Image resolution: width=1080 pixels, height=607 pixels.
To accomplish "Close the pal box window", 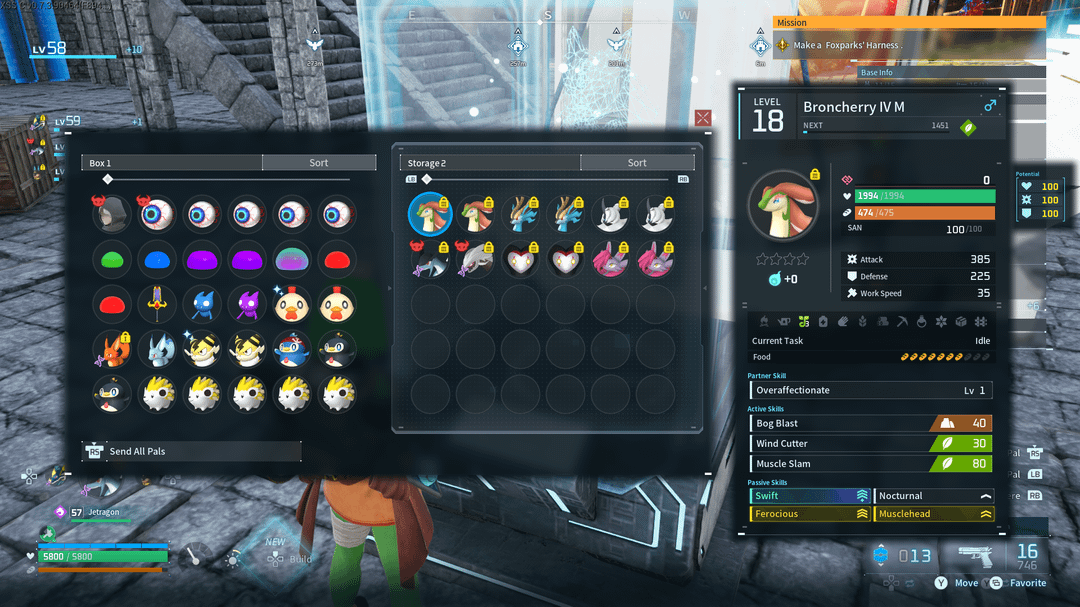I will [x=703, y=118].
